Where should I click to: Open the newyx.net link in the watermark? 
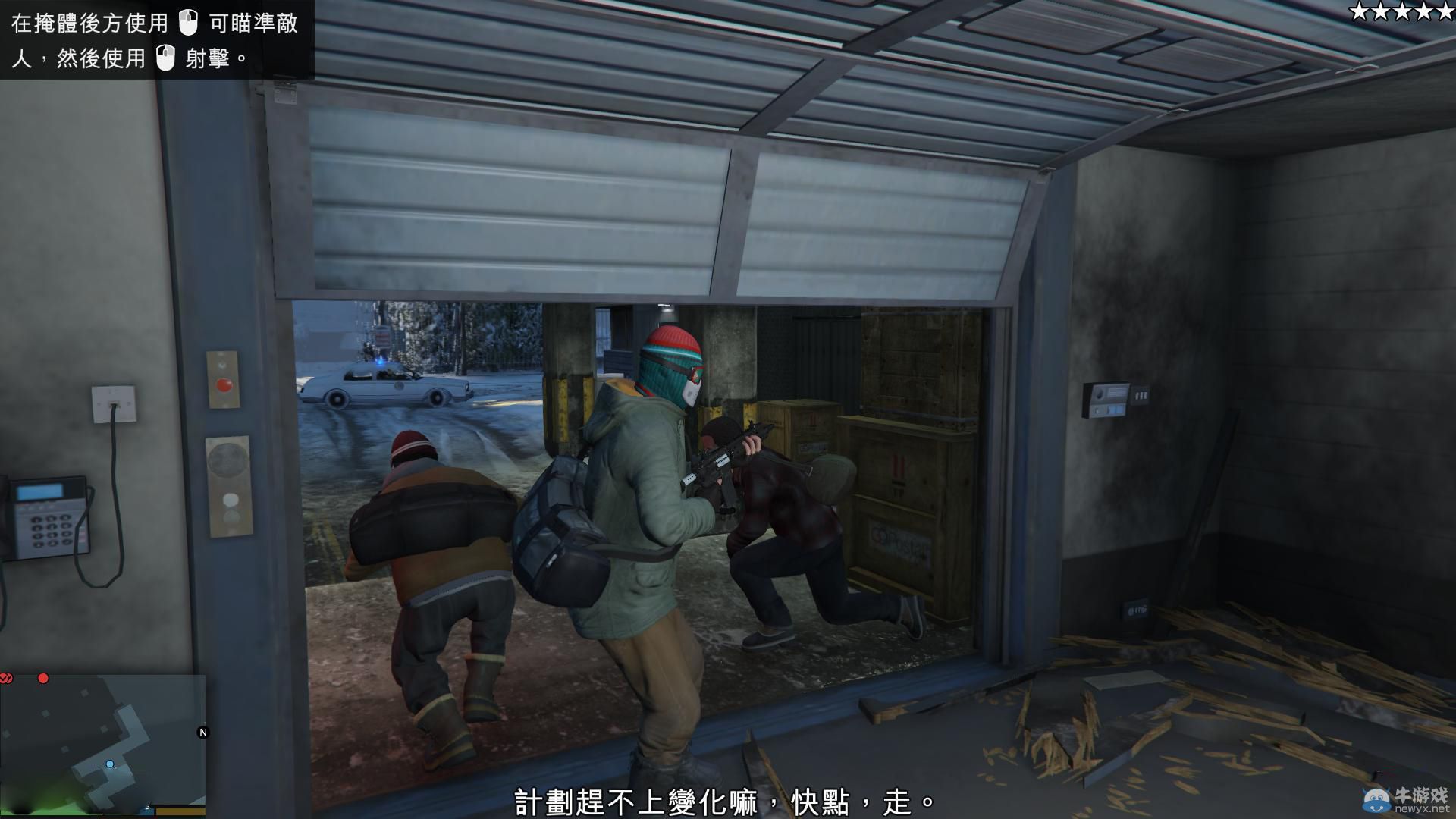1423,808
